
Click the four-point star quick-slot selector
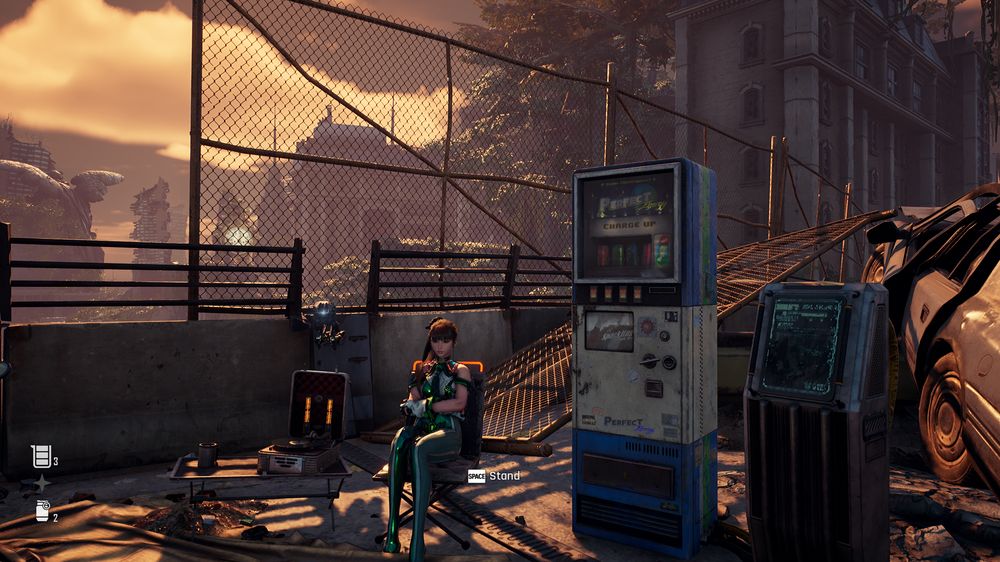click(x=42, y=484)
